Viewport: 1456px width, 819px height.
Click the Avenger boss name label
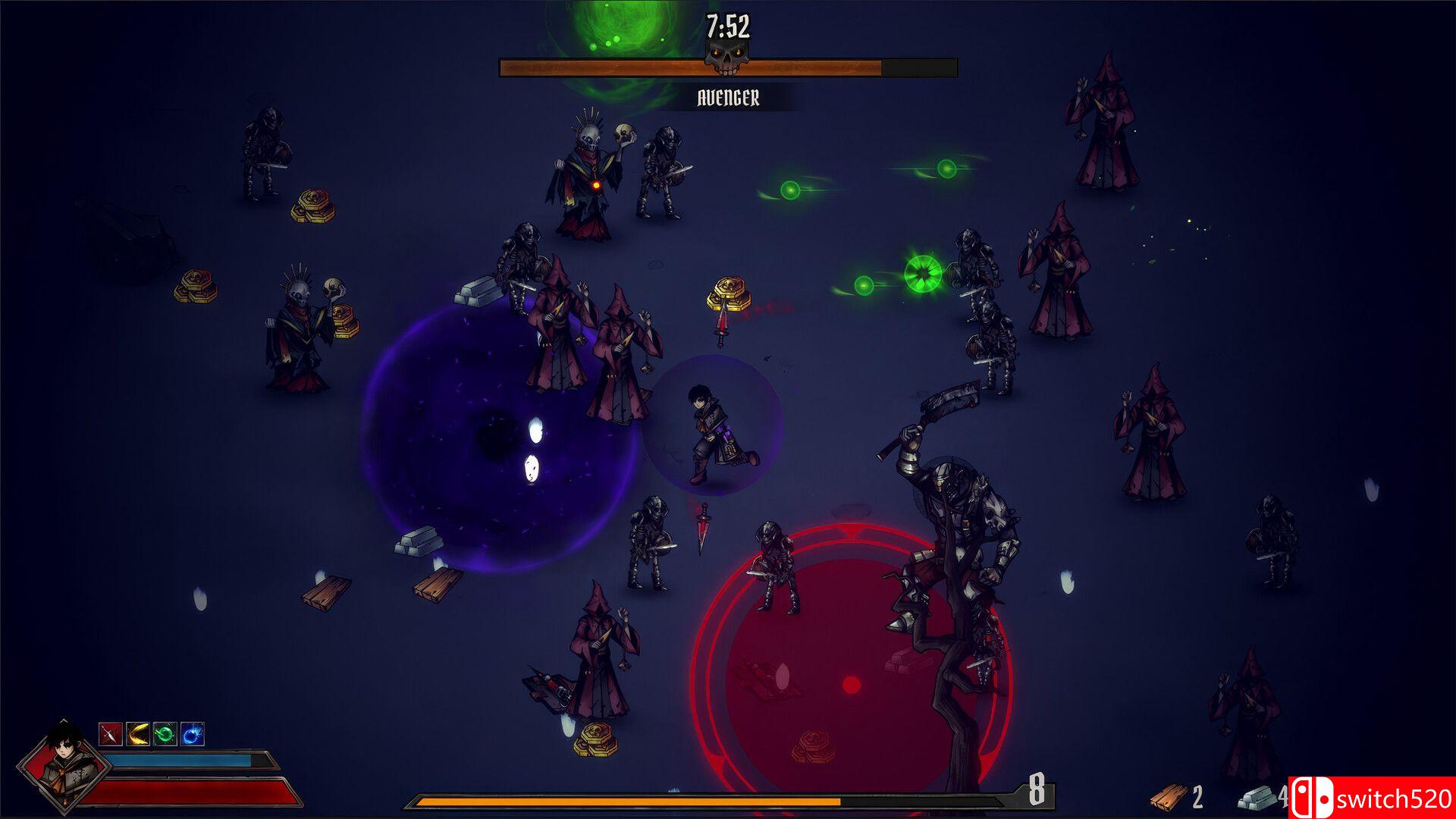(x=727, y=97)
